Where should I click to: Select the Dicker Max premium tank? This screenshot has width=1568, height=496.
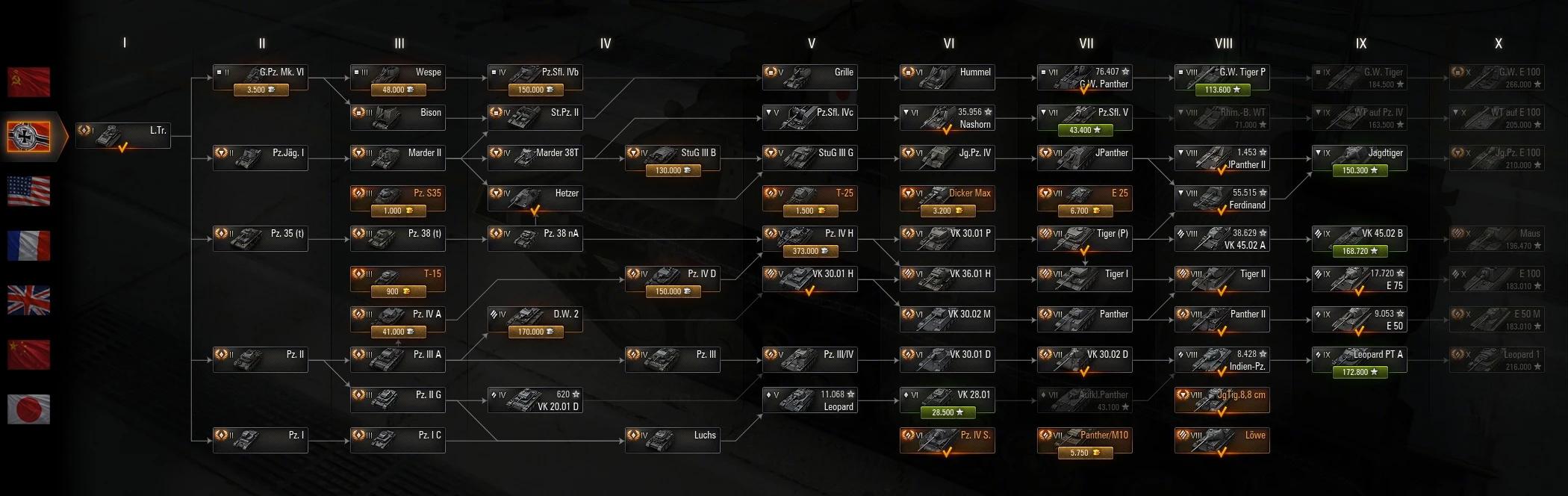tap(948, 199)
